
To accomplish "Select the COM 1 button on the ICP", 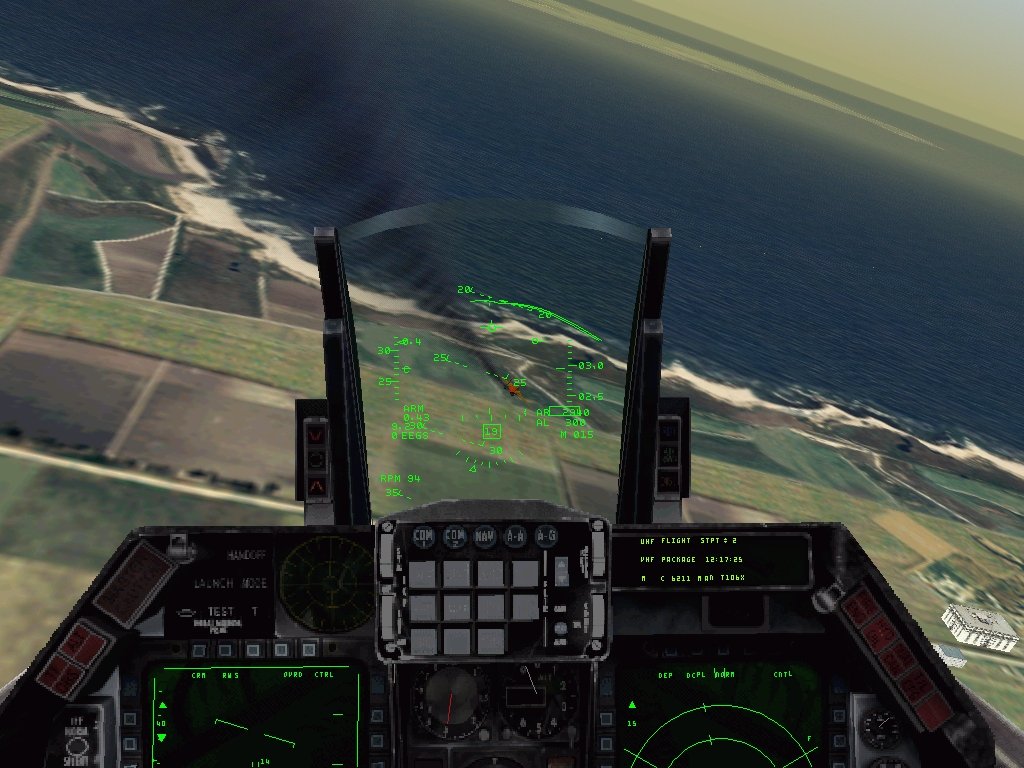I will coord(423,537).
